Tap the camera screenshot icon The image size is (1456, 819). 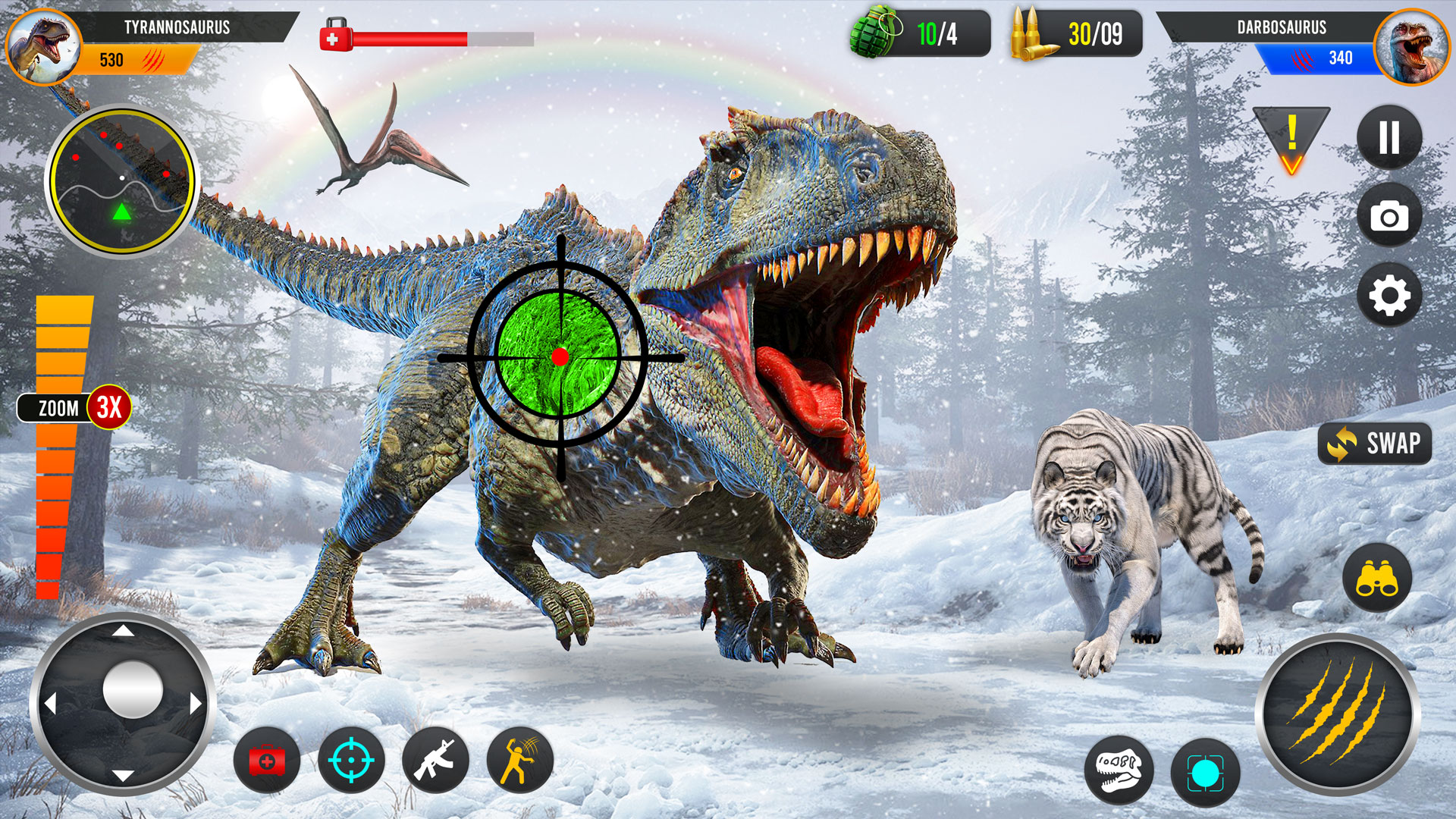[x=1388, y=217]
